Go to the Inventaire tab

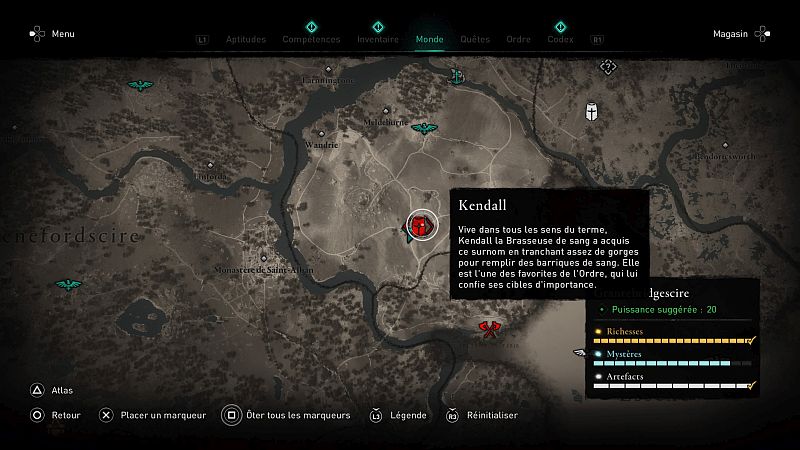(x=378, y=39)
